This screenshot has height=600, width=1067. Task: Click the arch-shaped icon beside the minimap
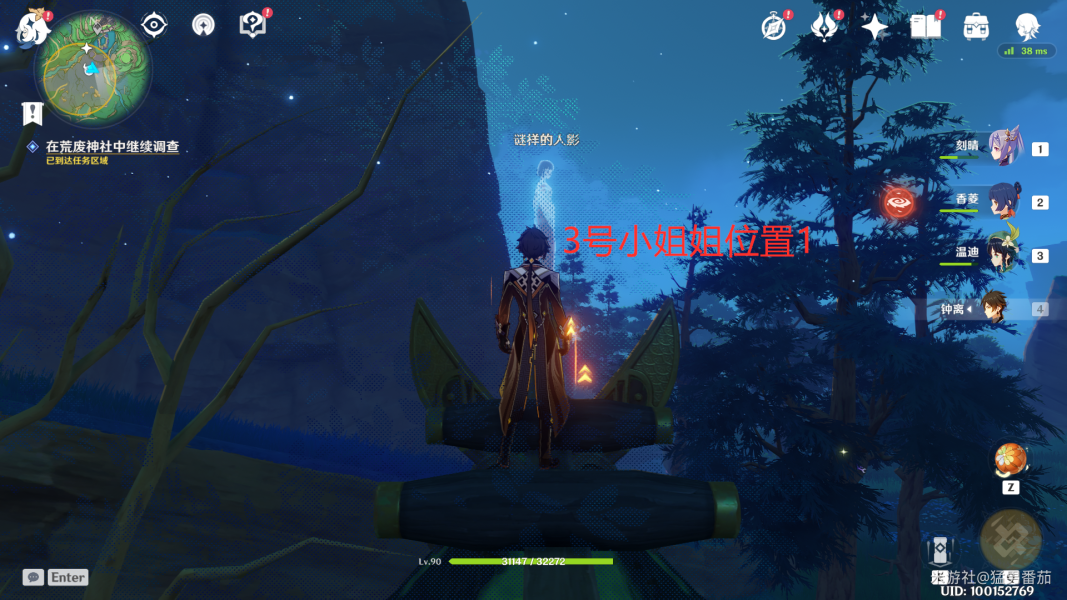[203, 25]
